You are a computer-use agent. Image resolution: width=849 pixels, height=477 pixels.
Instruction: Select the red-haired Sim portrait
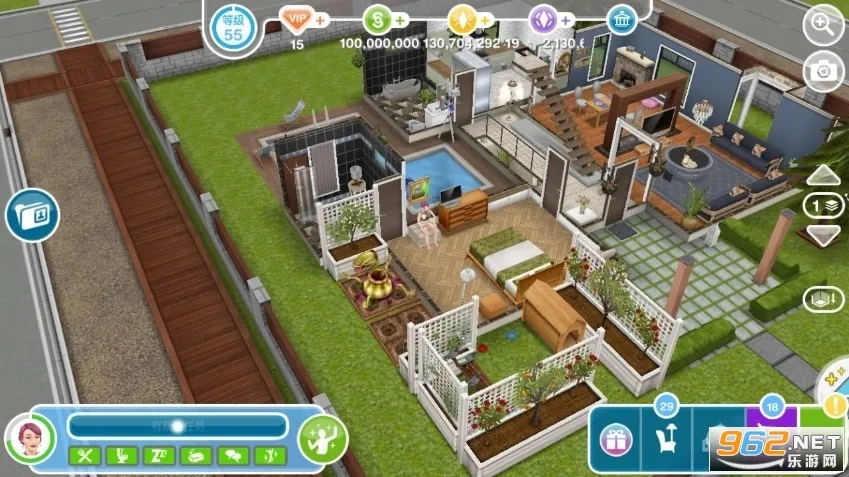[30, 439]
